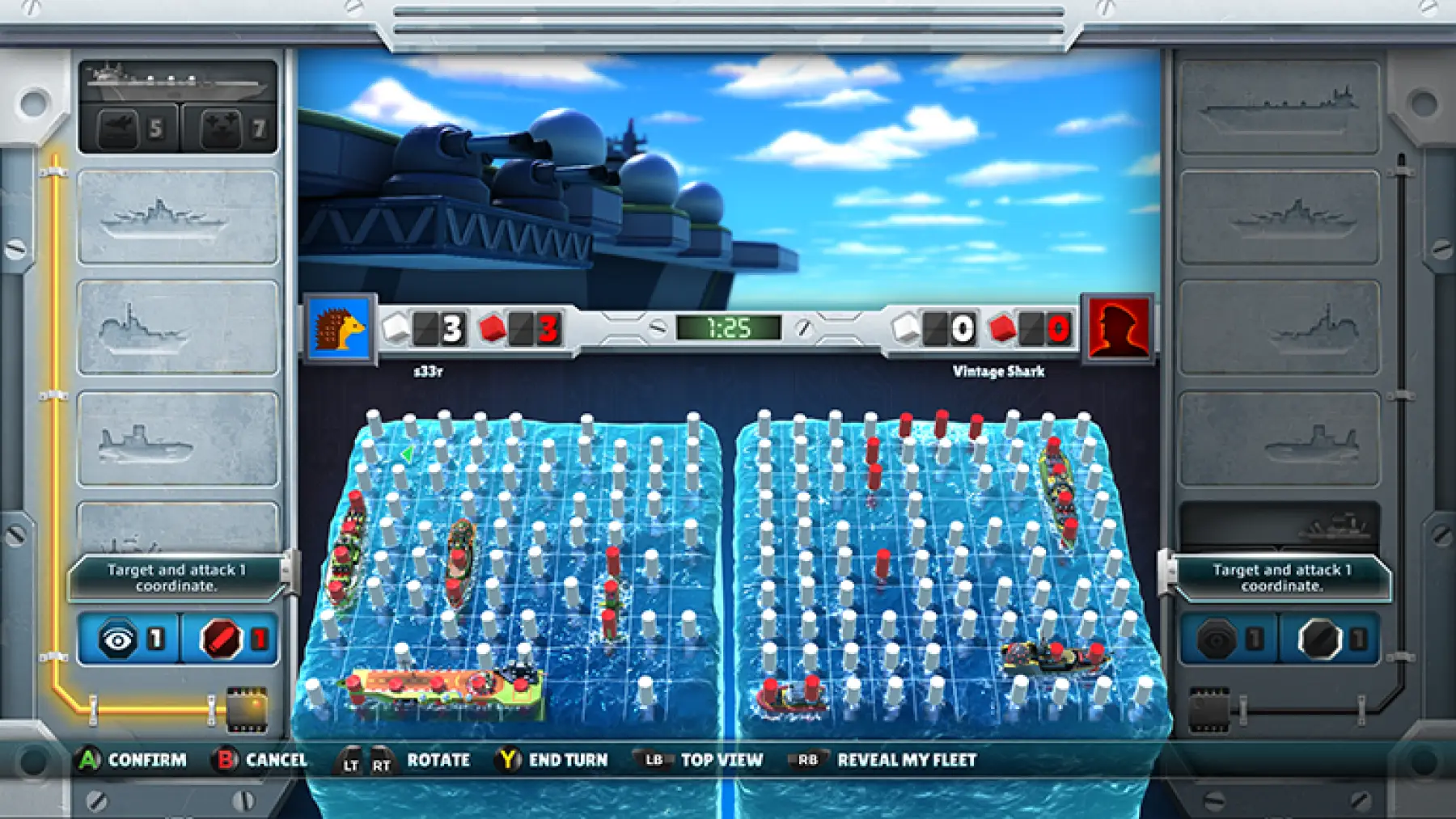Activate the jet ability costing 5
The height and width of the screenshot is (819, 1456).
pyautogui.click(x=130, y=129)
